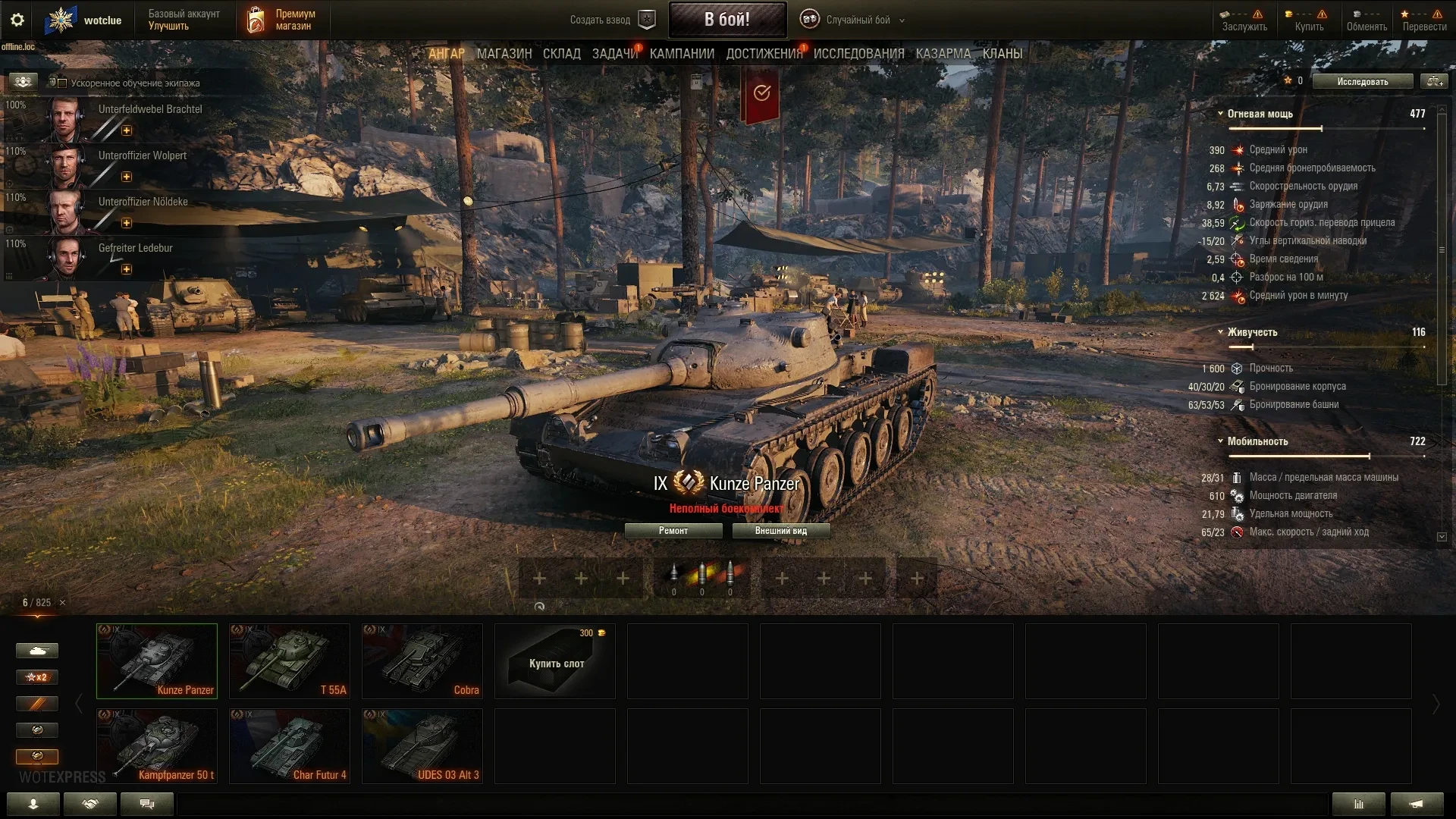Open the ИССЛЕДОВАНИЯ tab
This screenshot has width=1456, height=819.
[858, 54]
